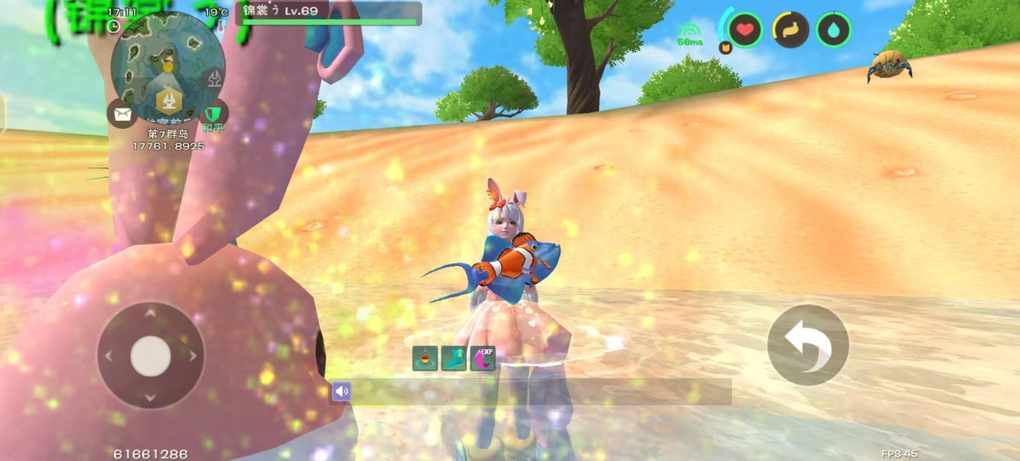Select the gold hexagon home marker
The width and height of the screenshot is (1020, 461).
pyautogui.click(x=168, y=101)
